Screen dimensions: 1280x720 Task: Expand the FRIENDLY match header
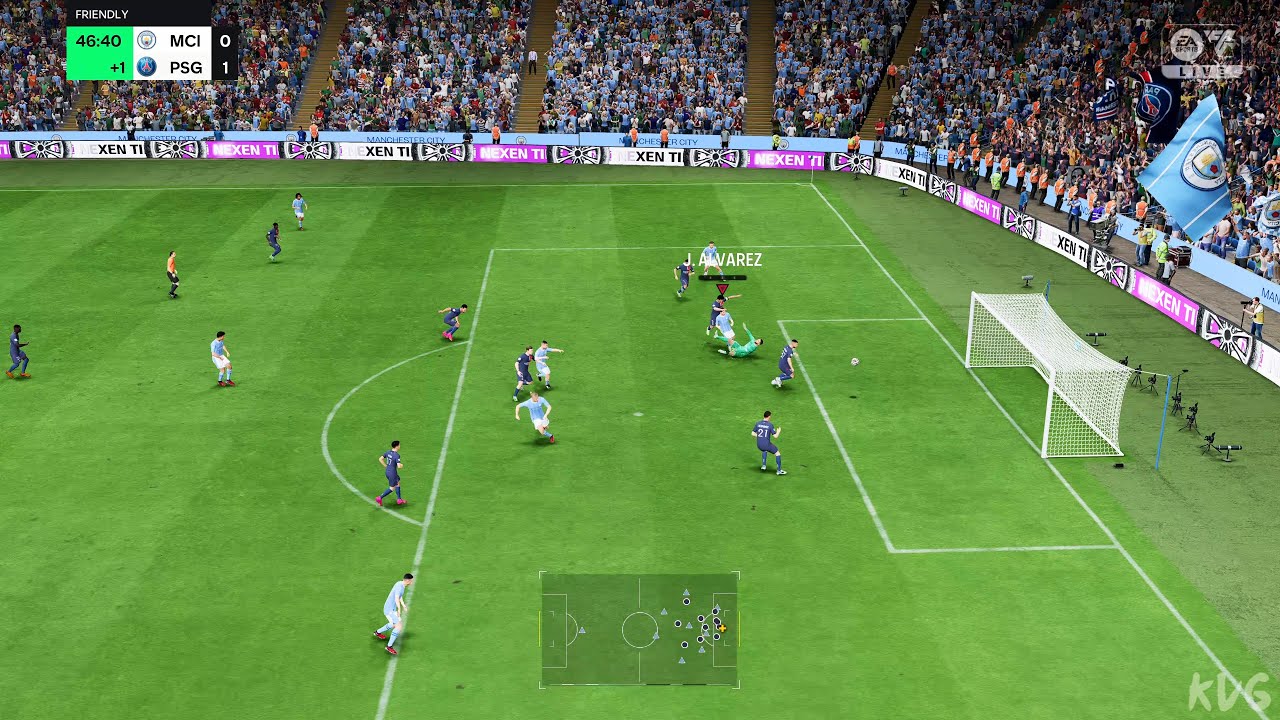tap(100, 13)
